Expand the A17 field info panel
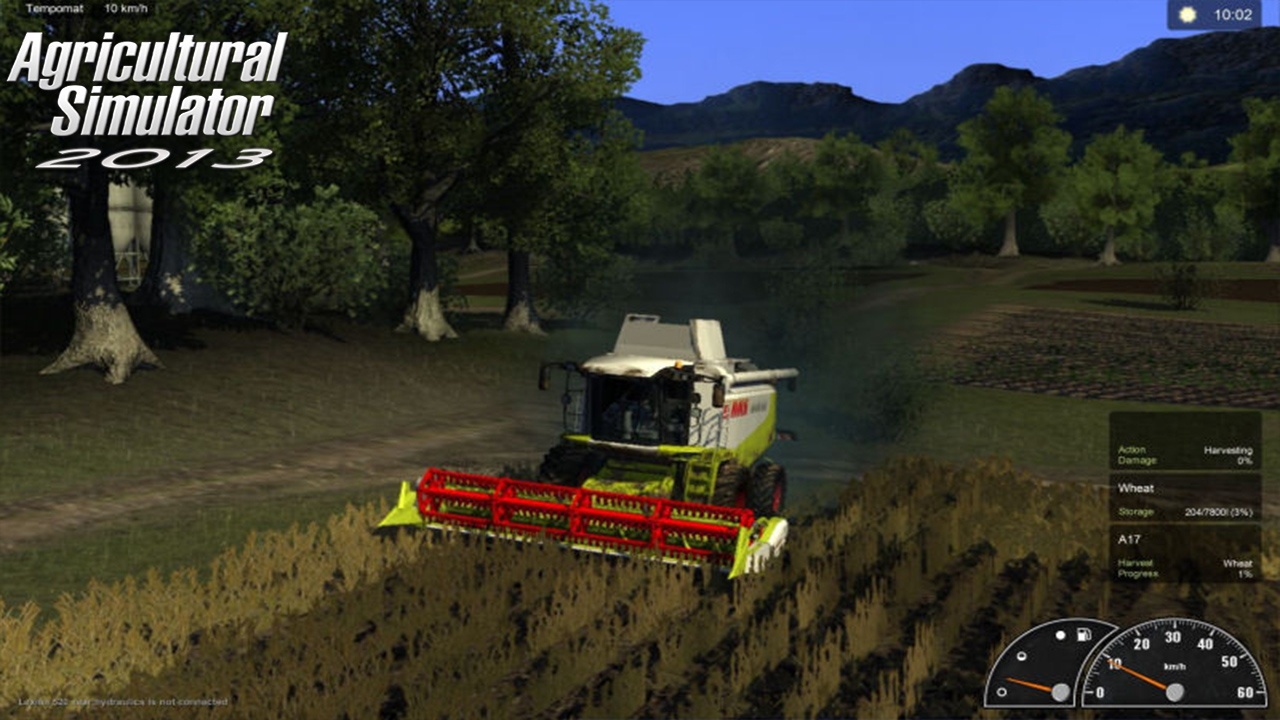Image resolution: width=1280 pixels, height=720 pixels. (1190, 555)
